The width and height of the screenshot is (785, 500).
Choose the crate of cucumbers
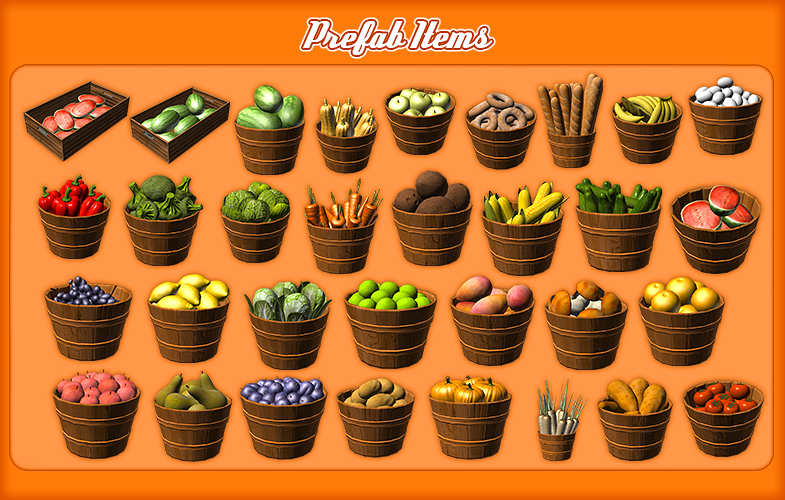click(179, 124)
